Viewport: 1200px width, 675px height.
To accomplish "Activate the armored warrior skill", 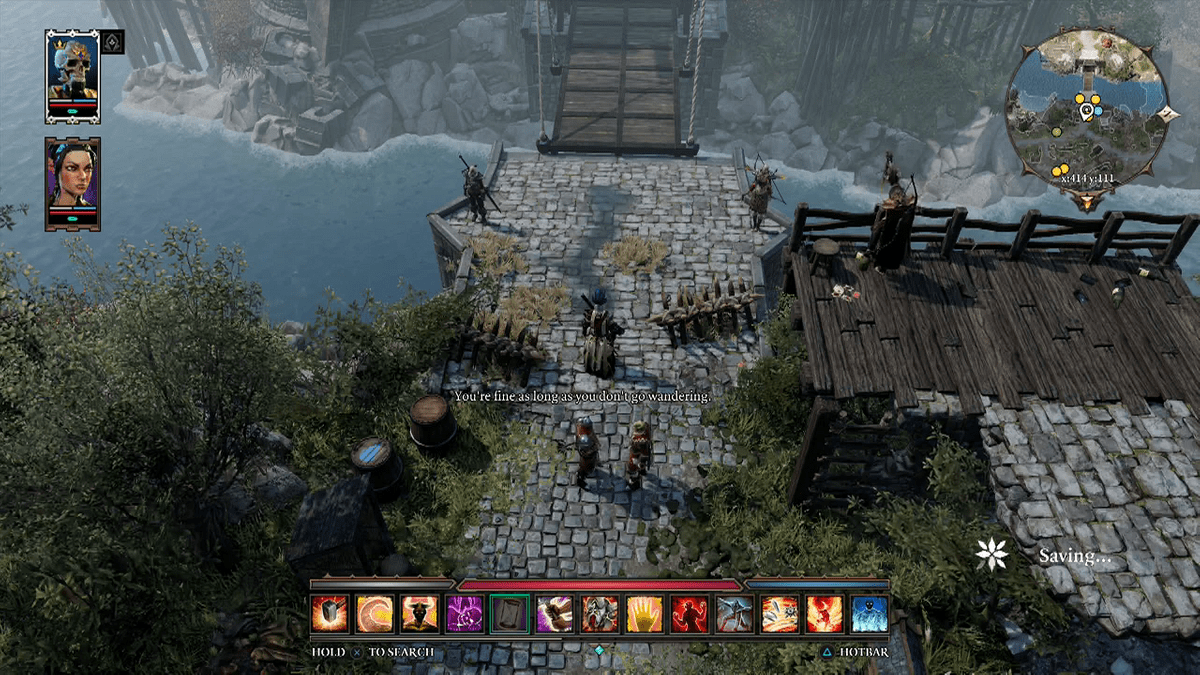I will [x=600, y=613].
